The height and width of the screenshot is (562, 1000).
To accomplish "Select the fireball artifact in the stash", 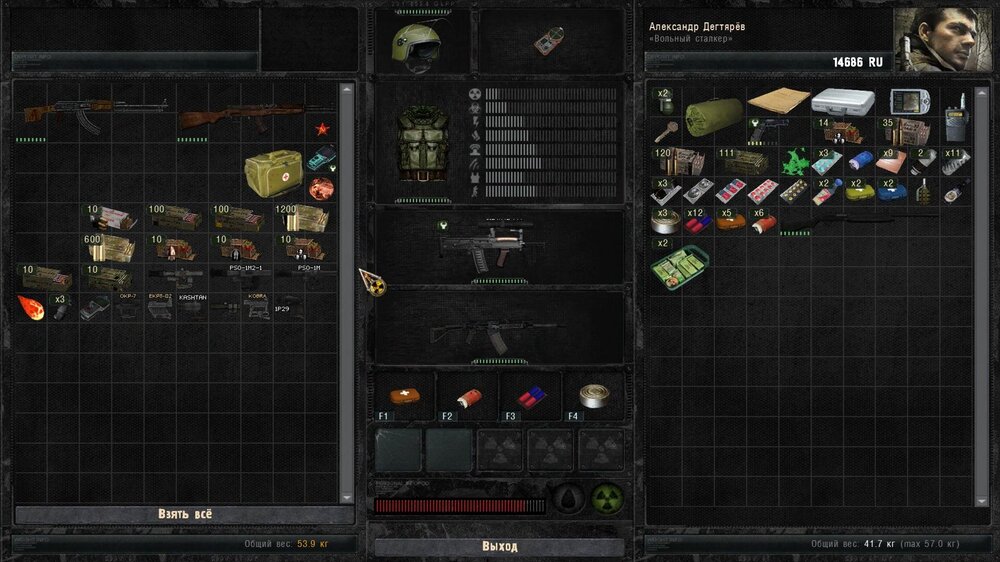I will (x=31, y=306).
